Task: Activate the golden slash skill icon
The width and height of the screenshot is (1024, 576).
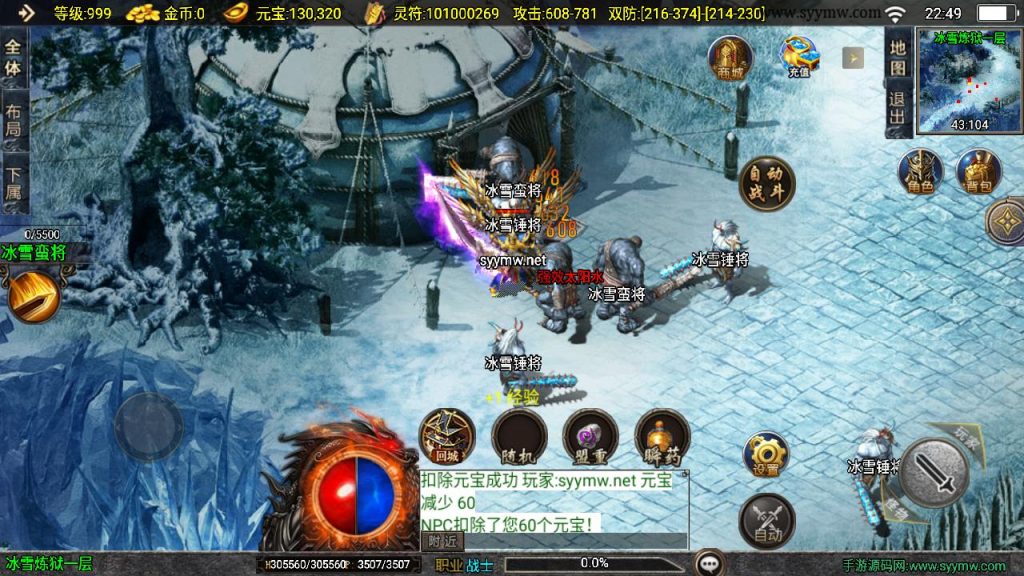Action: [x=33, y=295]
